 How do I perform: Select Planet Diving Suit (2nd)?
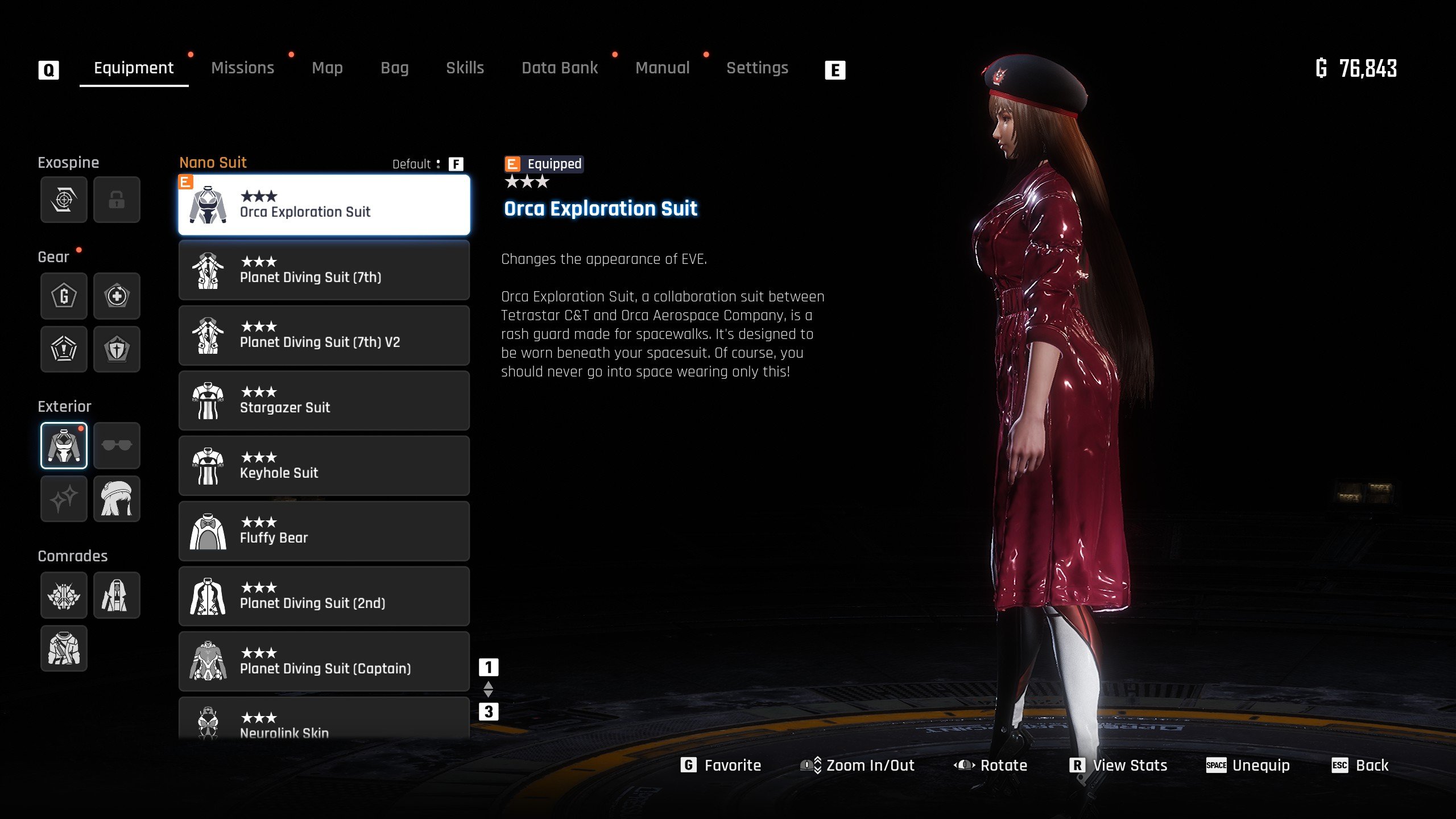[x=324, y=596]
